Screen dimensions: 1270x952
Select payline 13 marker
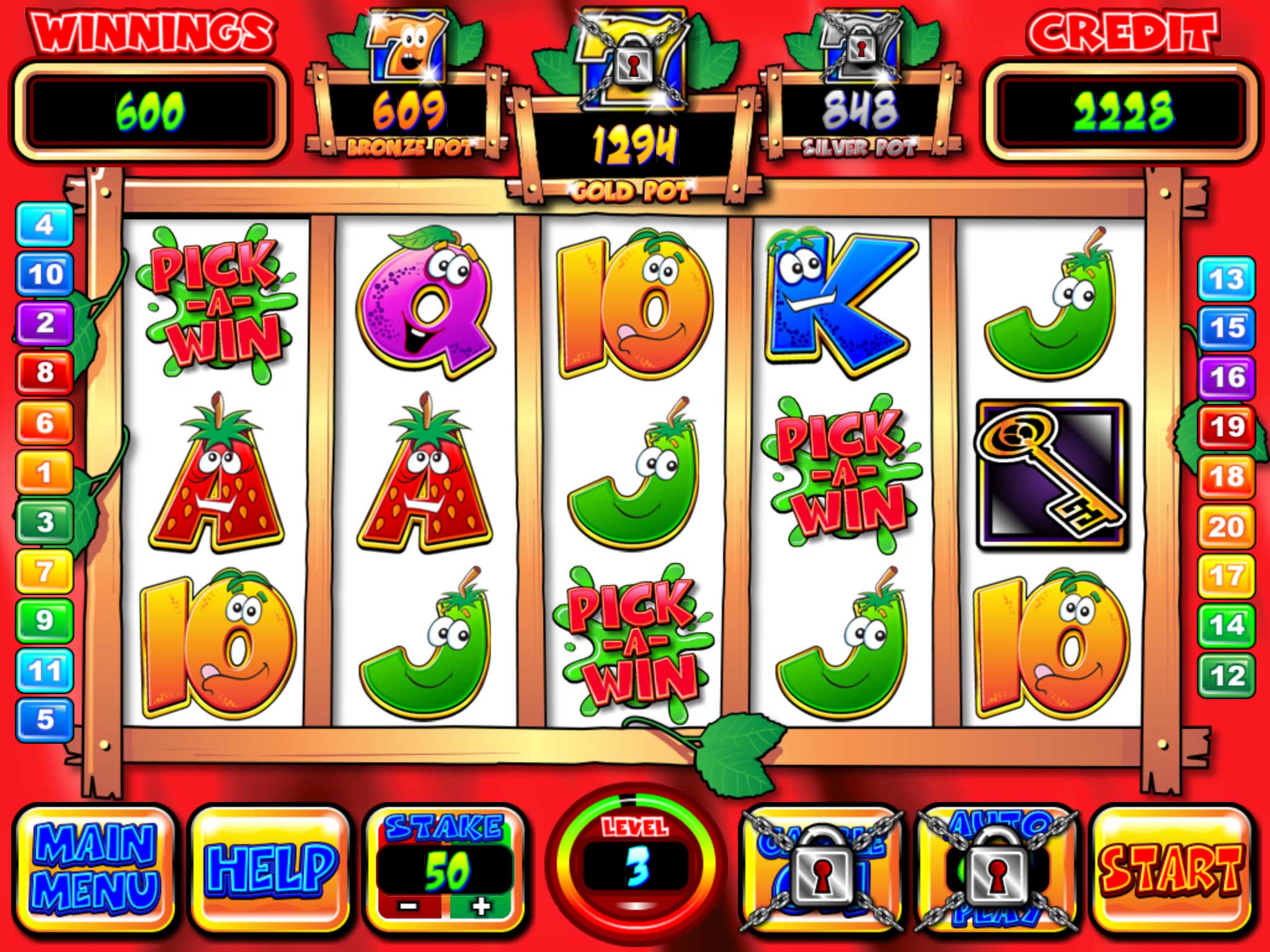(x=1227, y=279)
